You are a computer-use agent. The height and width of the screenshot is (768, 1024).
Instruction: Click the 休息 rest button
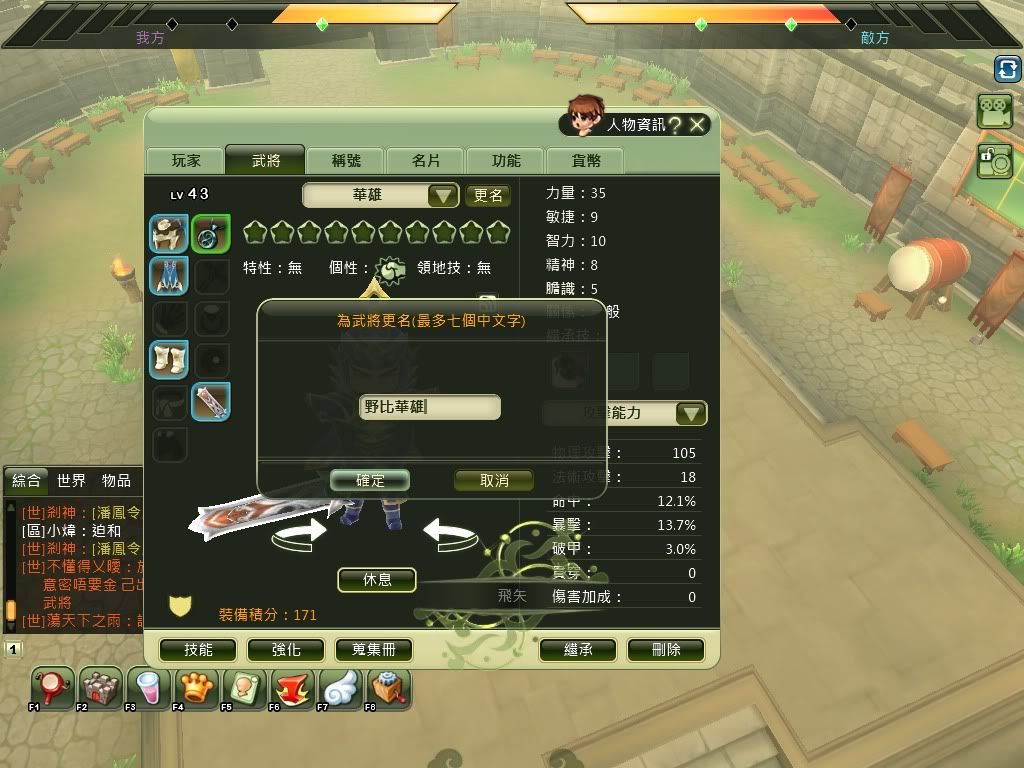(377, 580)
